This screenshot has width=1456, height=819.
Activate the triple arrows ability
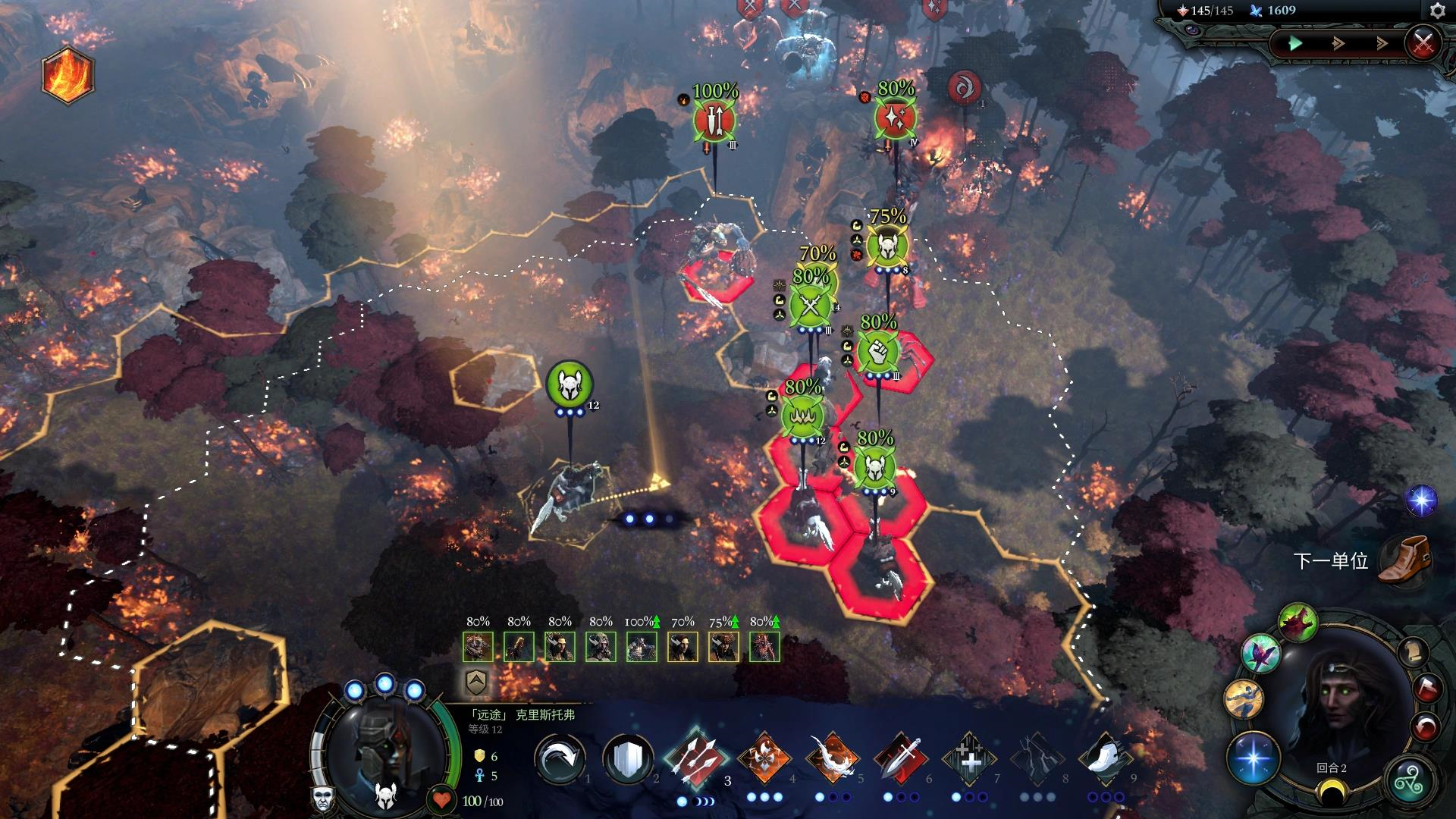(695, 758)
